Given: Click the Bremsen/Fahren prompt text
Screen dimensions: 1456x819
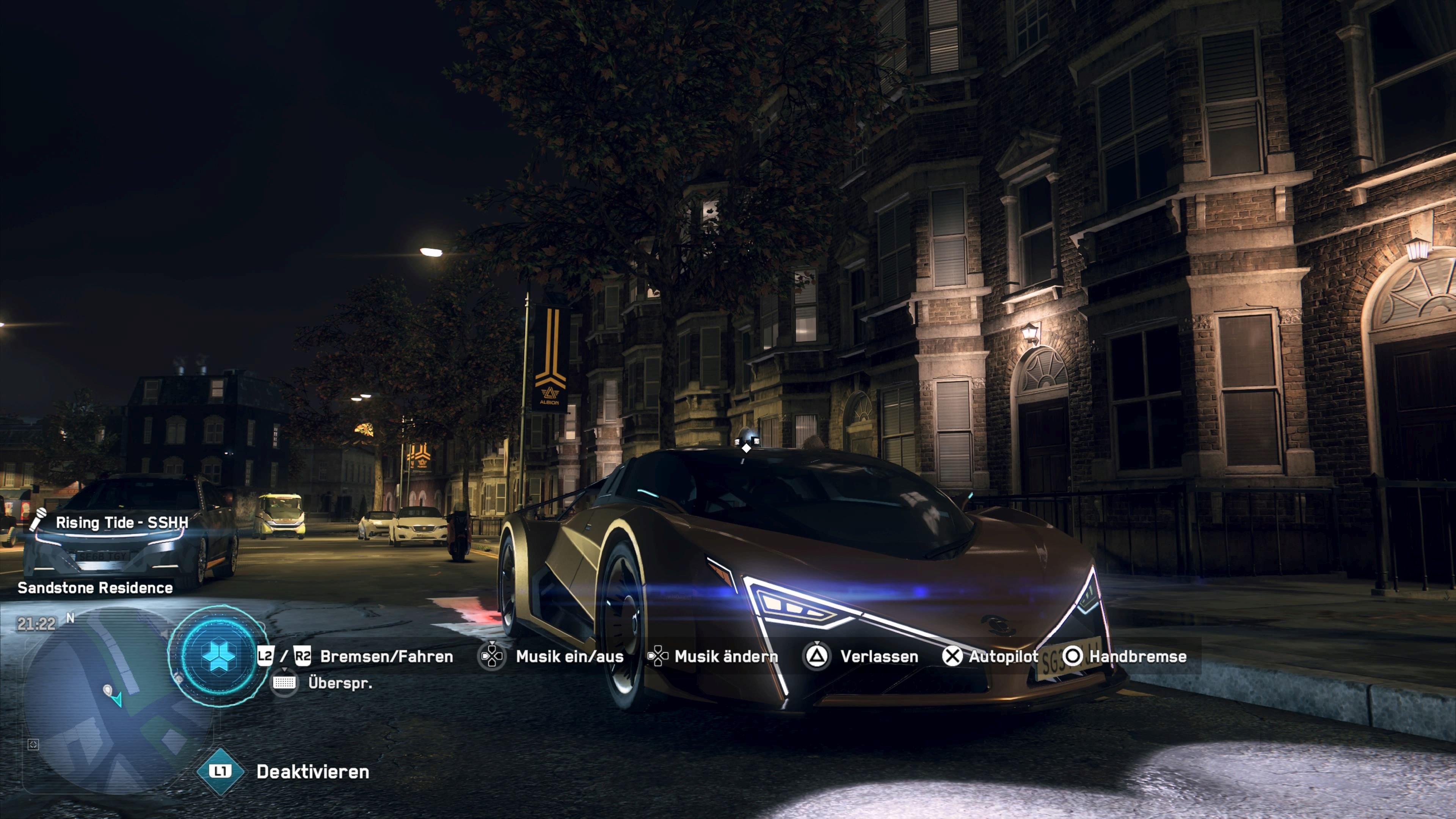Looking at the screenshot, I should [x=388, y=656].
